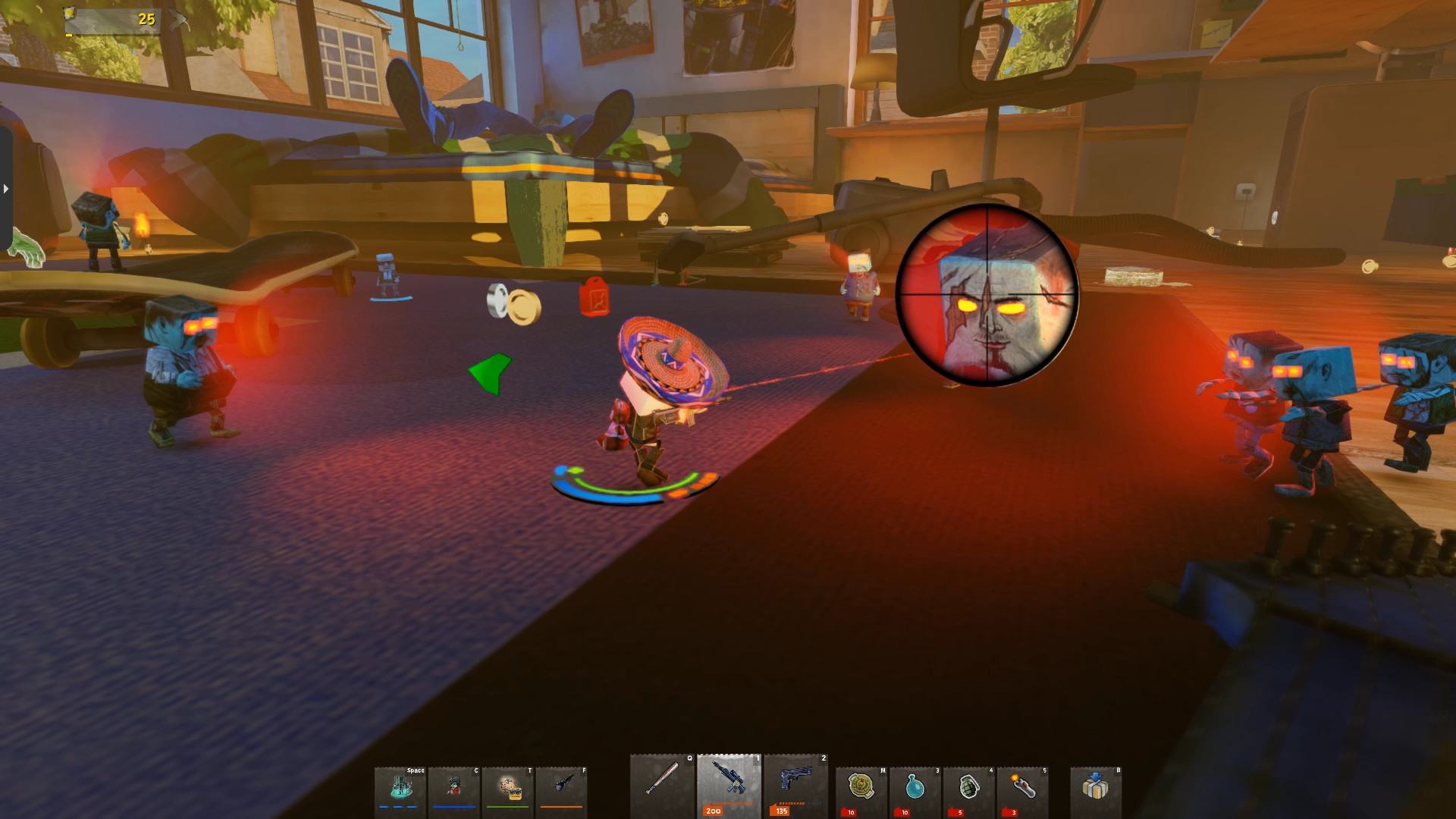Screen dimensions: 1456x819
Task: Activate the teal jump ability slot
Action: (x=400, y=789)
